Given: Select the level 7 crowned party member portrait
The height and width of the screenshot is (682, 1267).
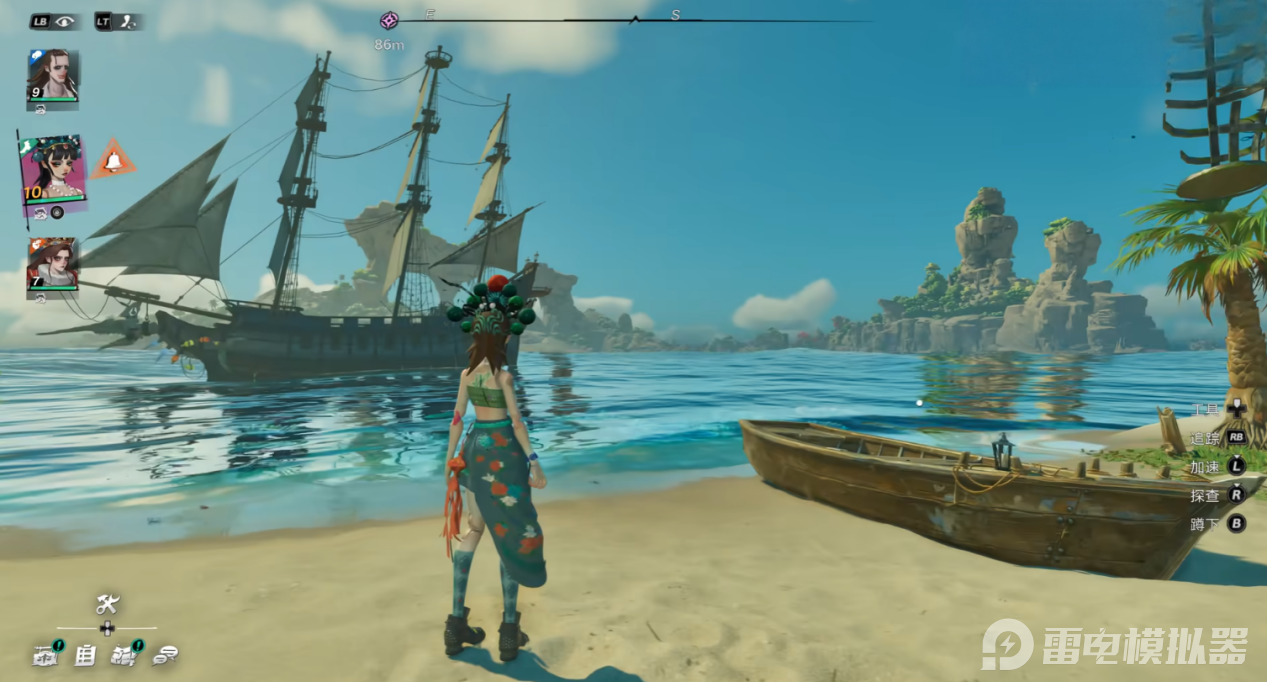Looking at the screenshot, I should point(52,263).
